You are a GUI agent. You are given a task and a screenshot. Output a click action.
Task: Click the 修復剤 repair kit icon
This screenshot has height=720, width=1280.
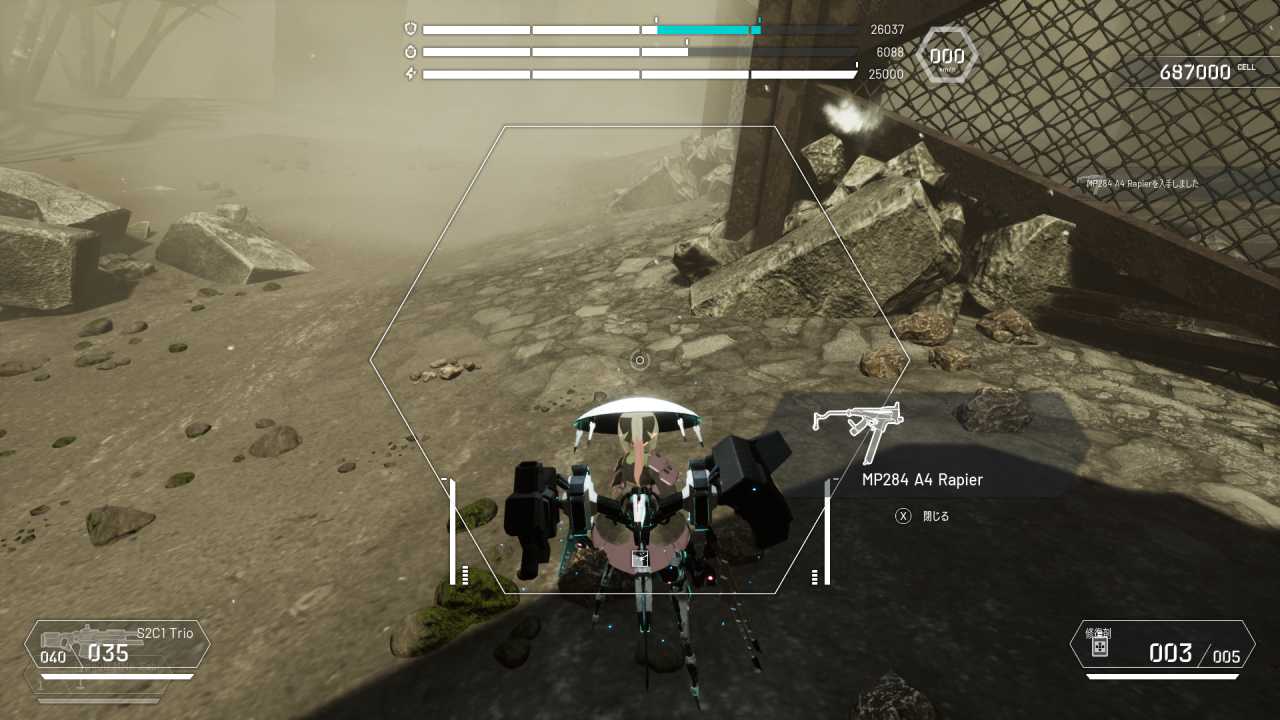[x=1100, y=648]
